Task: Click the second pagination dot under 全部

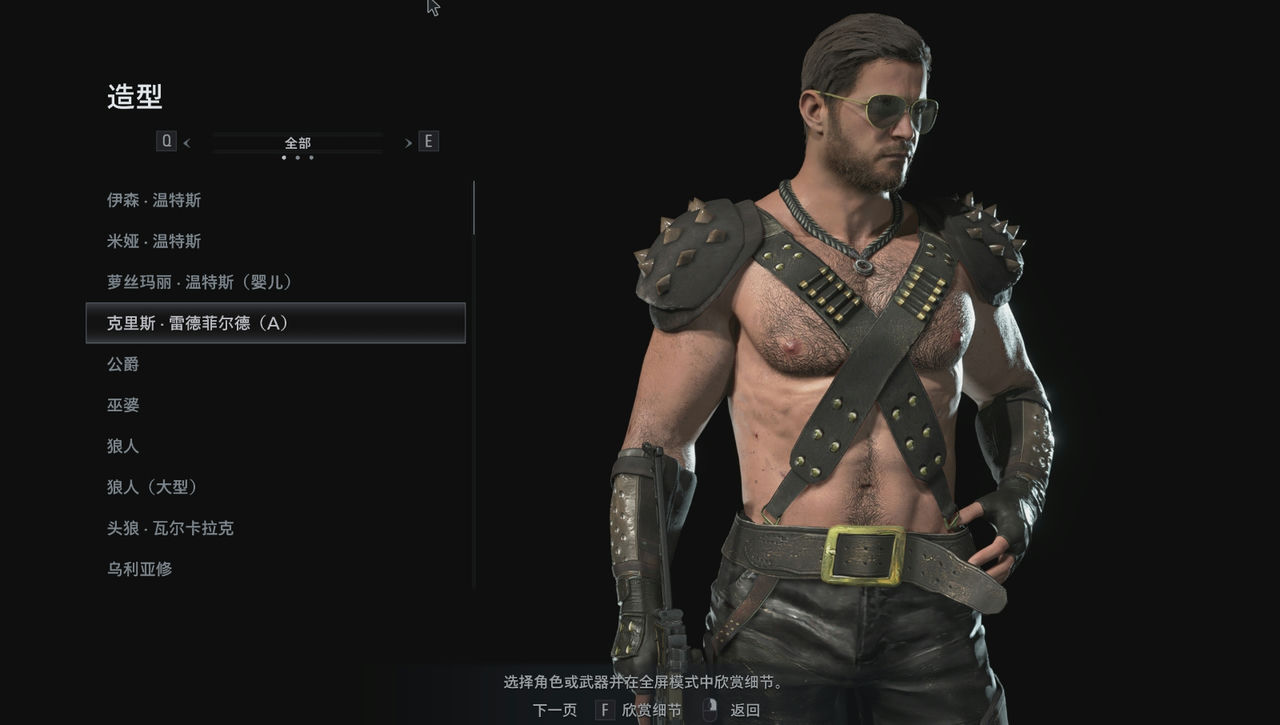Action: click(x=296, y=156)
